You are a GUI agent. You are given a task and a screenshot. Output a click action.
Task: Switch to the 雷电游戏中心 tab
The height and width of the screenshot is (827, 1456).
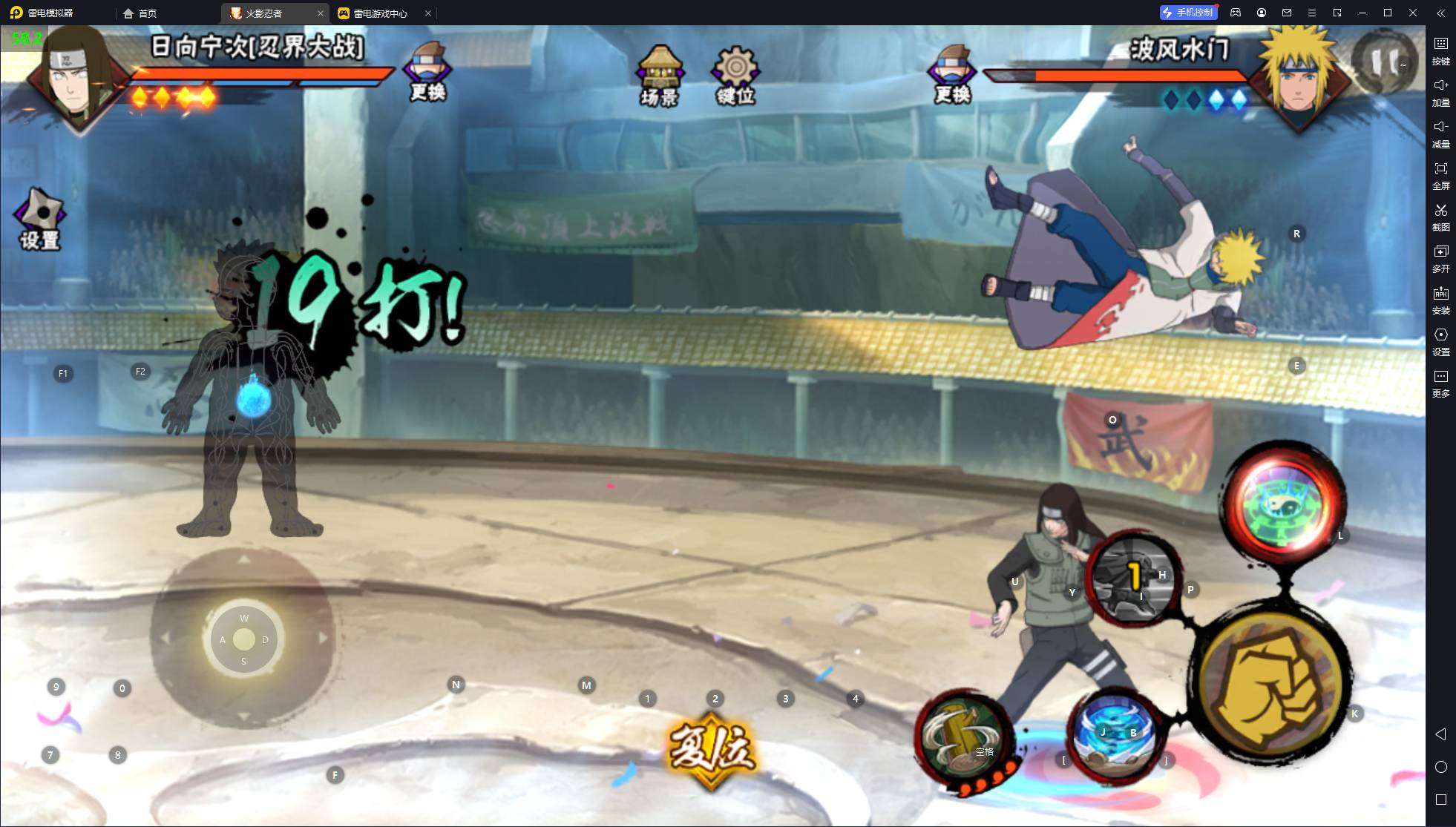pyautogui.click(x=381, y=13)
